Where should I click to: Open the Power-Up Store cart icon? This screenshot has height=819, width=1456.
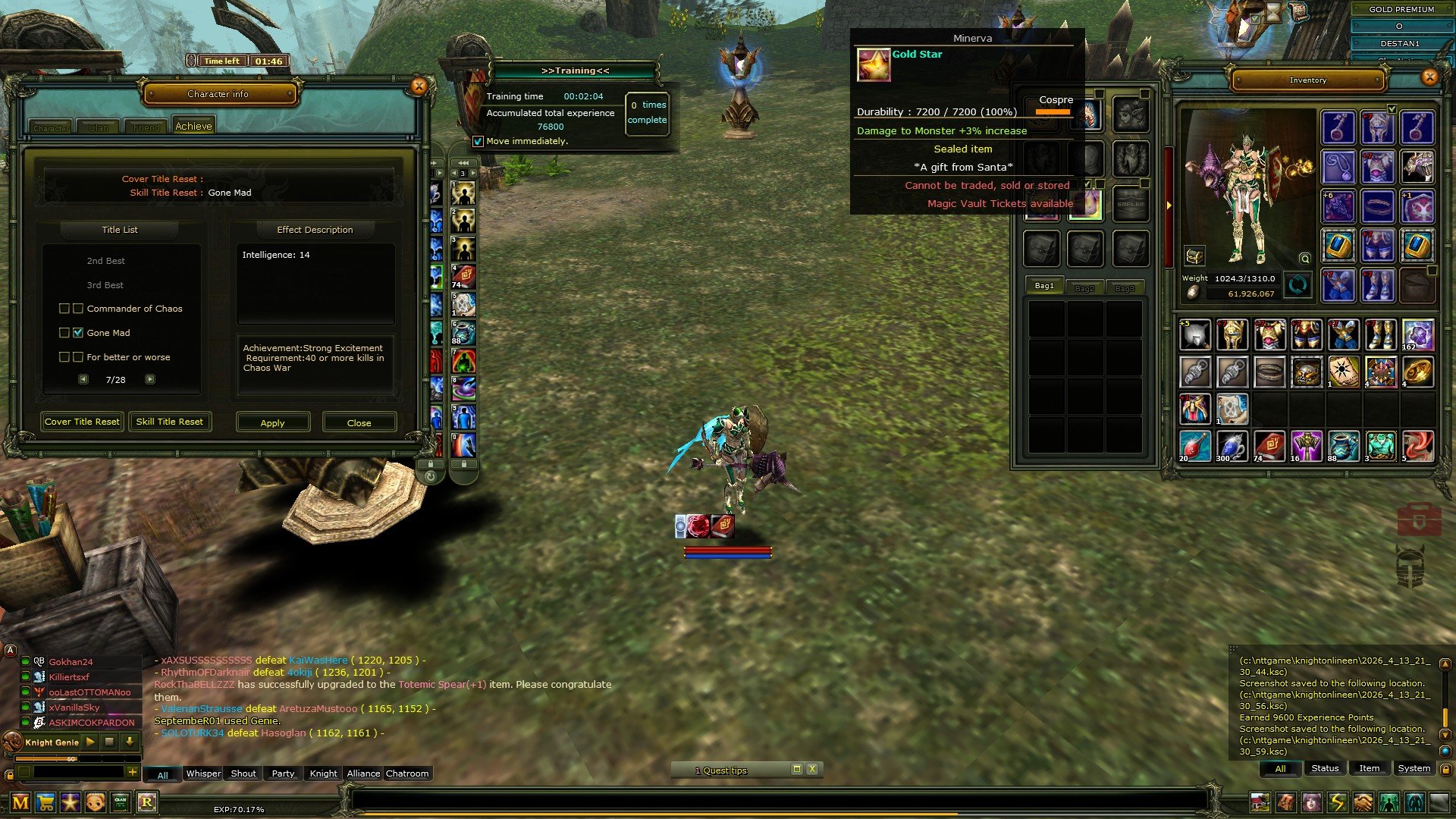click(x=45, y=802)
